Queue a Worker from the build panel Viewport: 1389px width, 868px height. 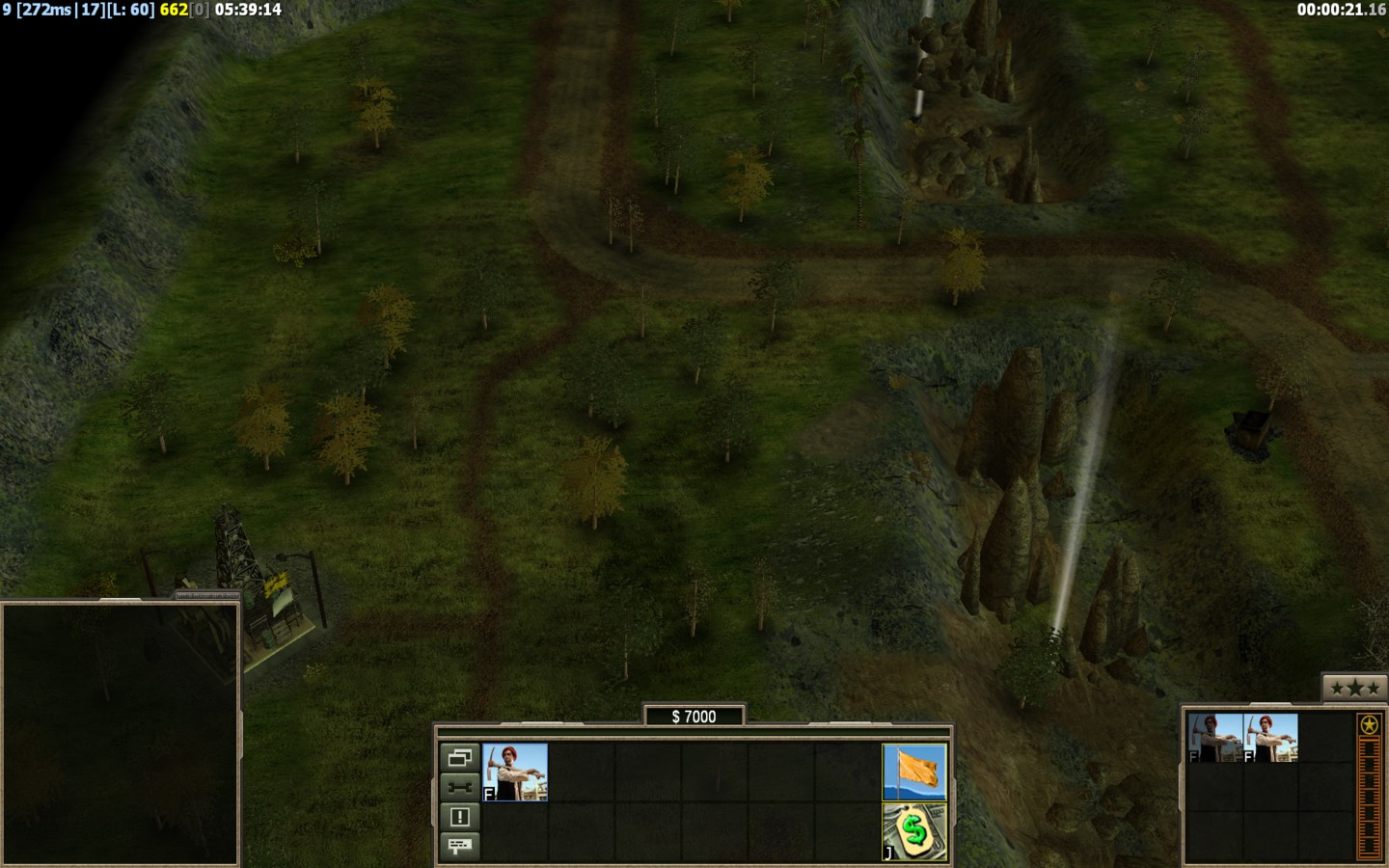click(515, 772)
